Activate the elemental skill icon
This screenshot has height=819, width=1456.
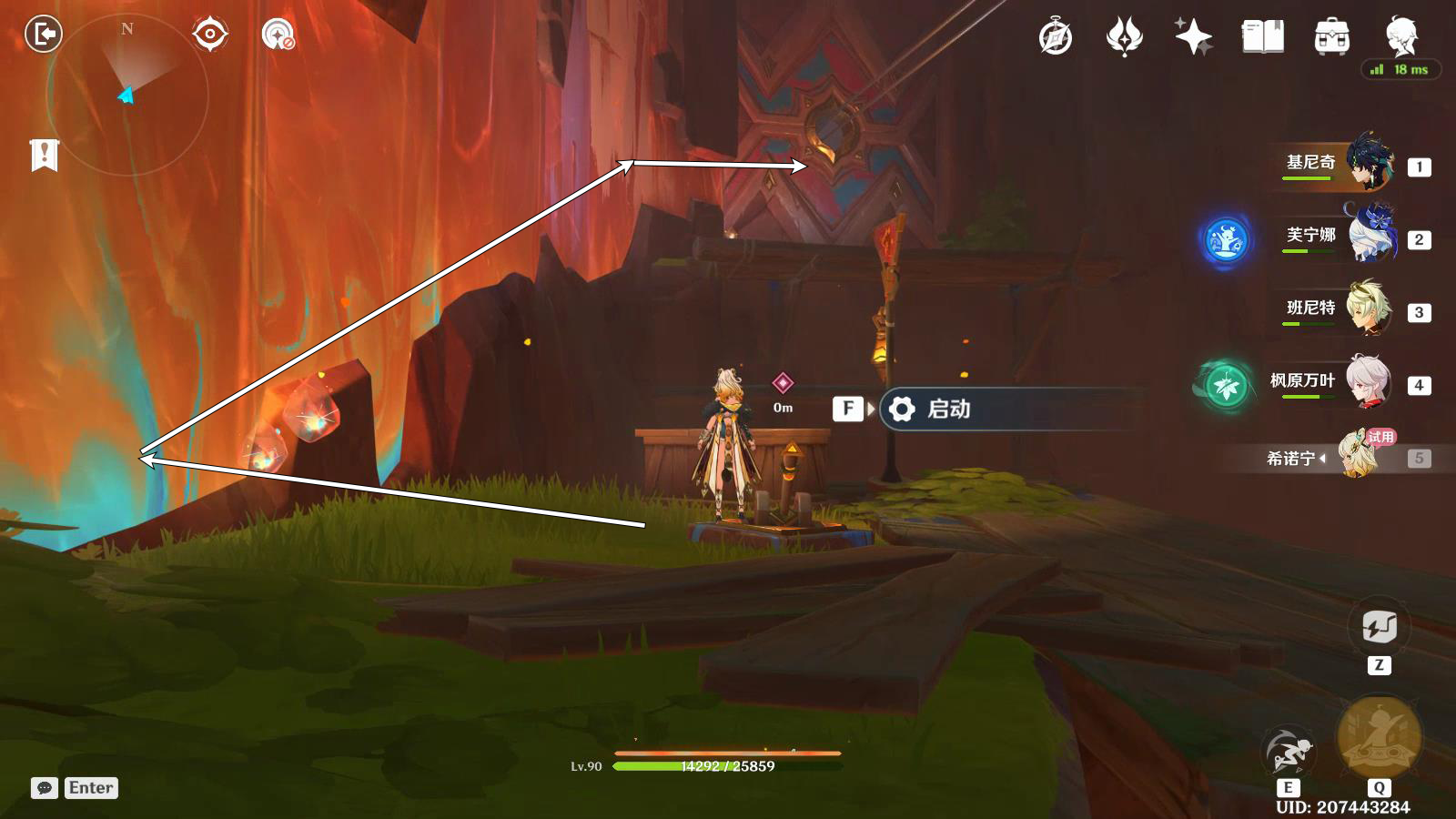pos(1289,751)
